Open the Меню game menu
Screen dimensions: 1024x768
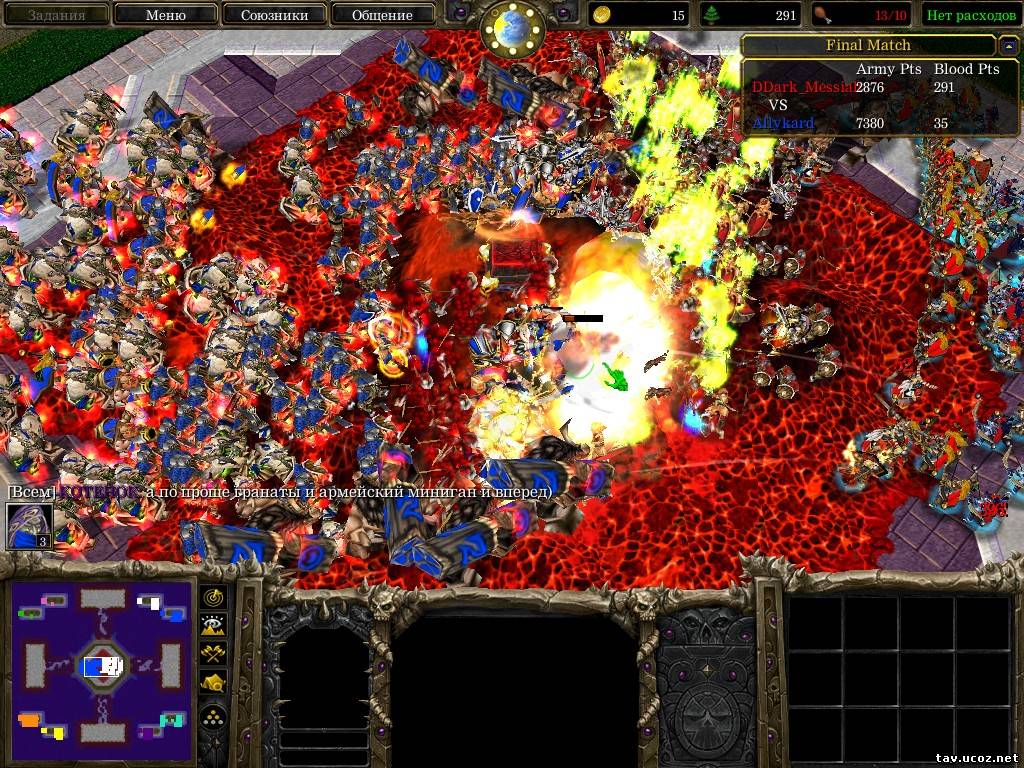click(x=165, y=15)
